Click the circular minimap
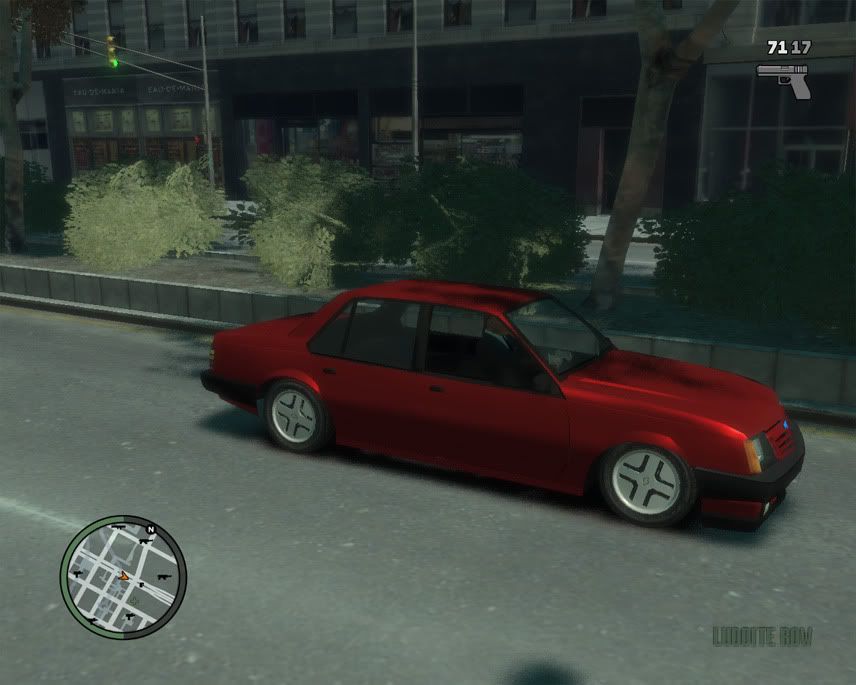Image resolution: width=856 pixels, height=685 pixels. click(x=124, y=577)
